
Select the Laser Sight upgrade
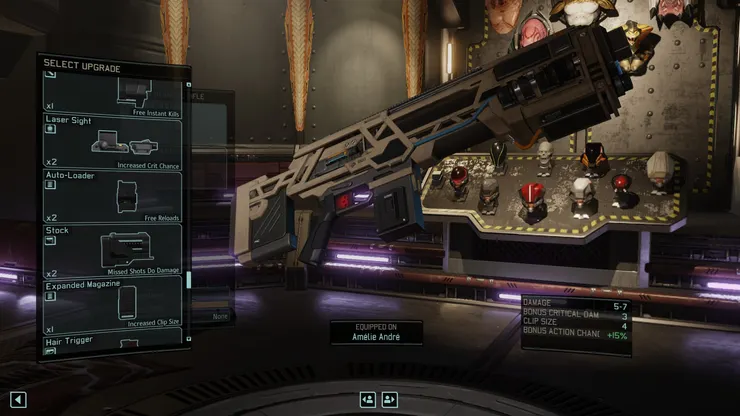pyautogui.click(x=113, y=141)
